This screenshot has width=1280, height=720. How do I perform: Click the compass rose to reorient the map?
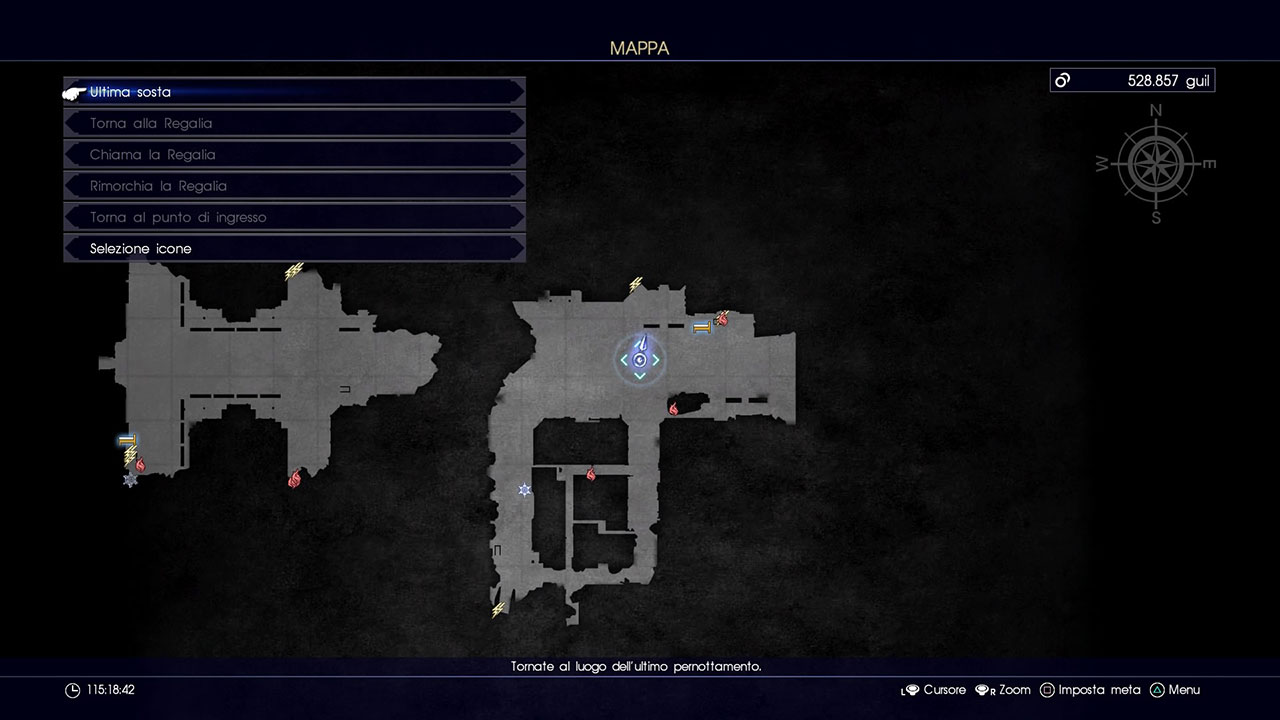coord(1156,163)
